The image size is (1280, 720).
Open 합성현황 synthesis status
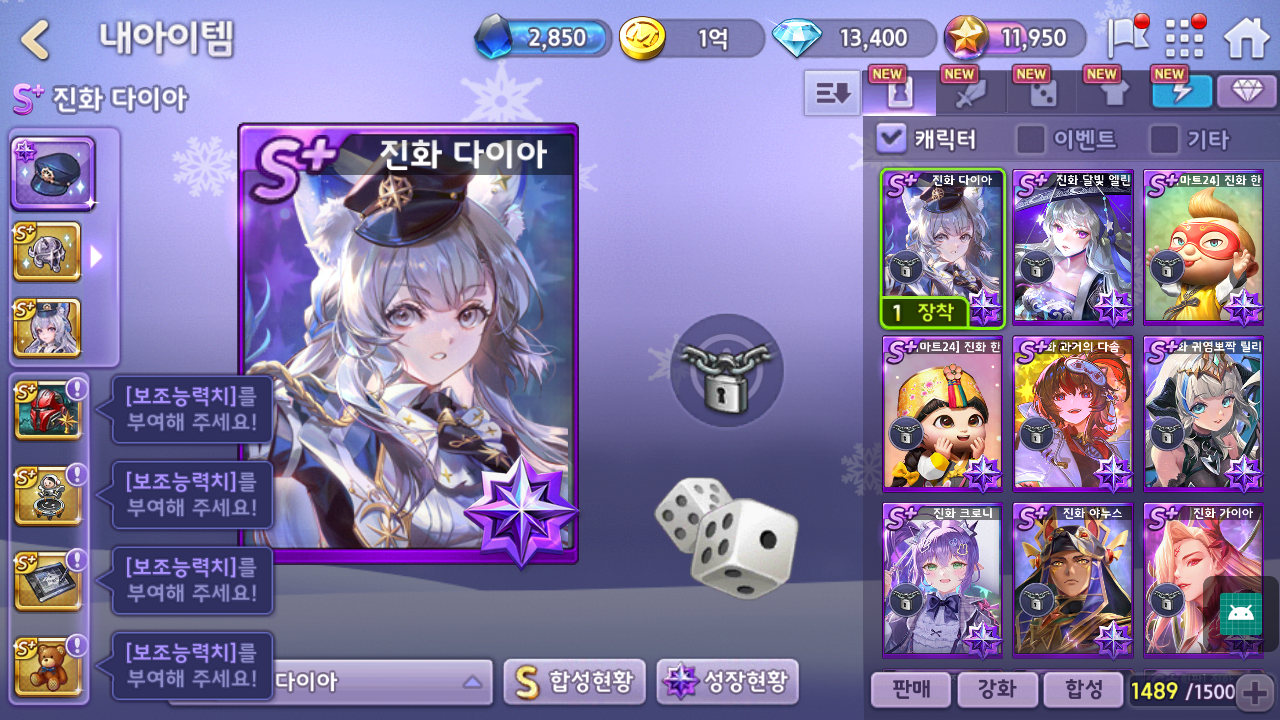tap(574, 682)
